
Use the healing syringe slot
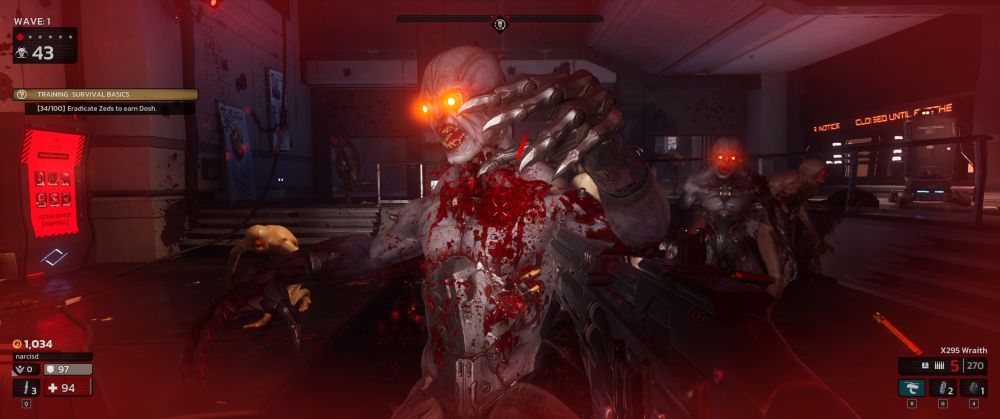[25, 388]
